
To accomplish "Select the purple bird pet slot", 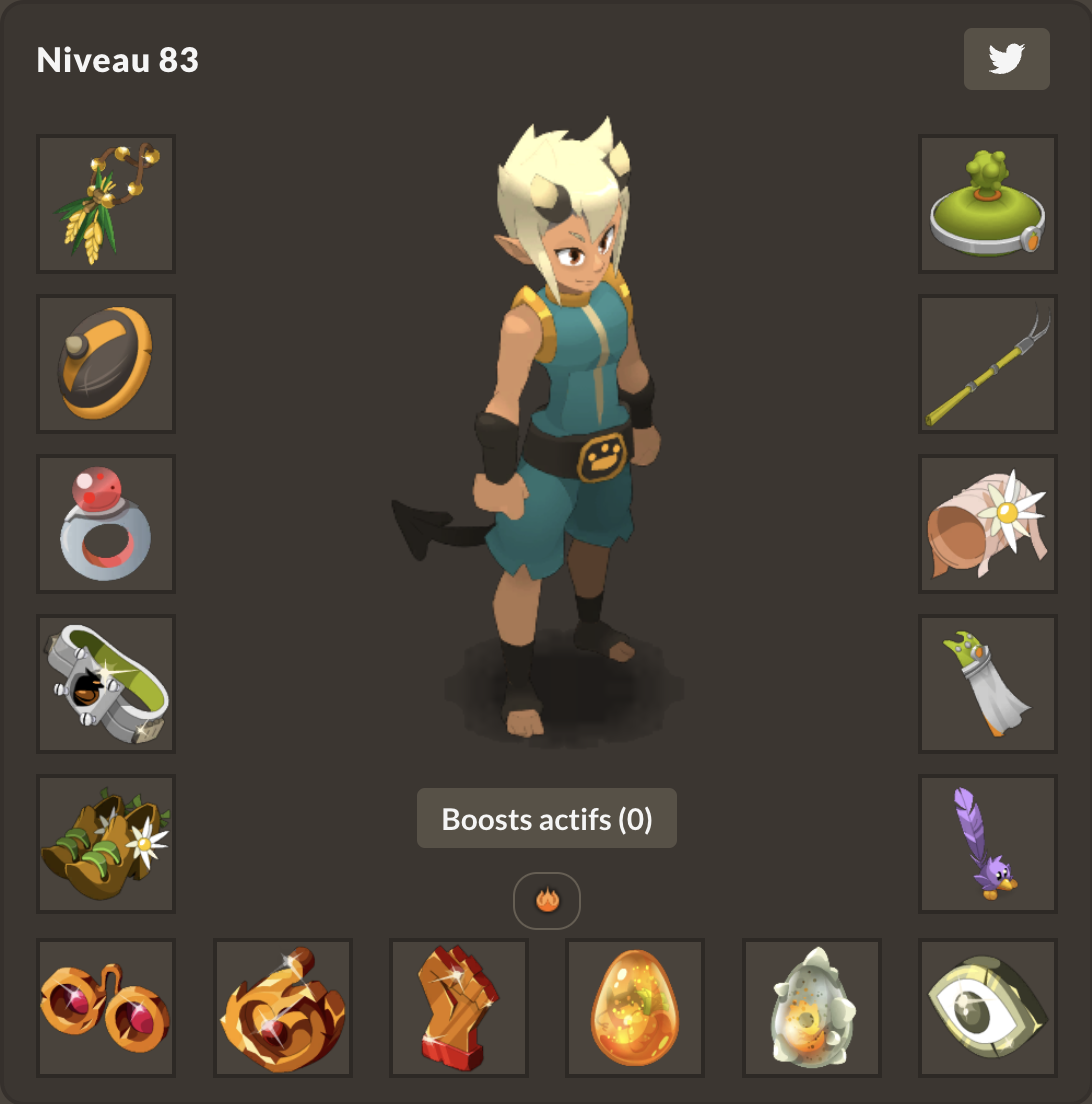I will pyautogui.click(x=988, y=844).
